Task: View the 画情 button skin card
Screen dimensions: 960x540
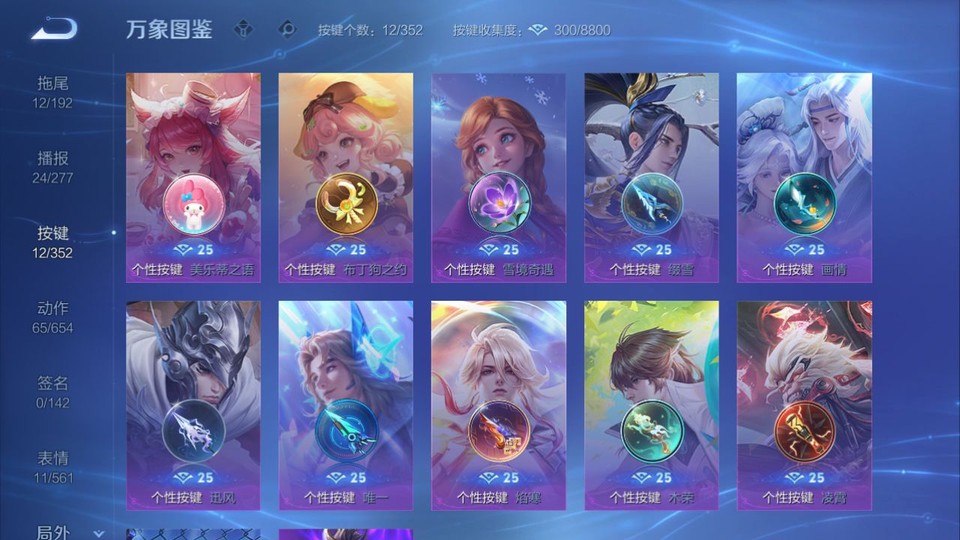Action: (x=804, y=177)
